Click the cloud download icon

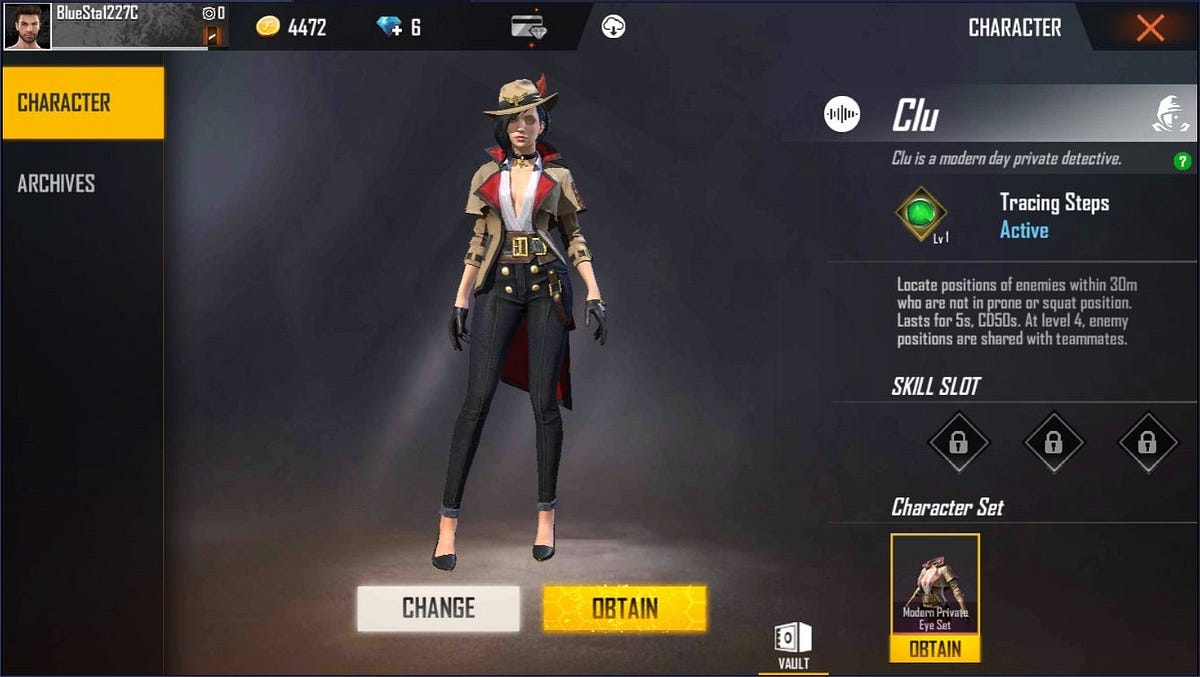pos(613,27)
